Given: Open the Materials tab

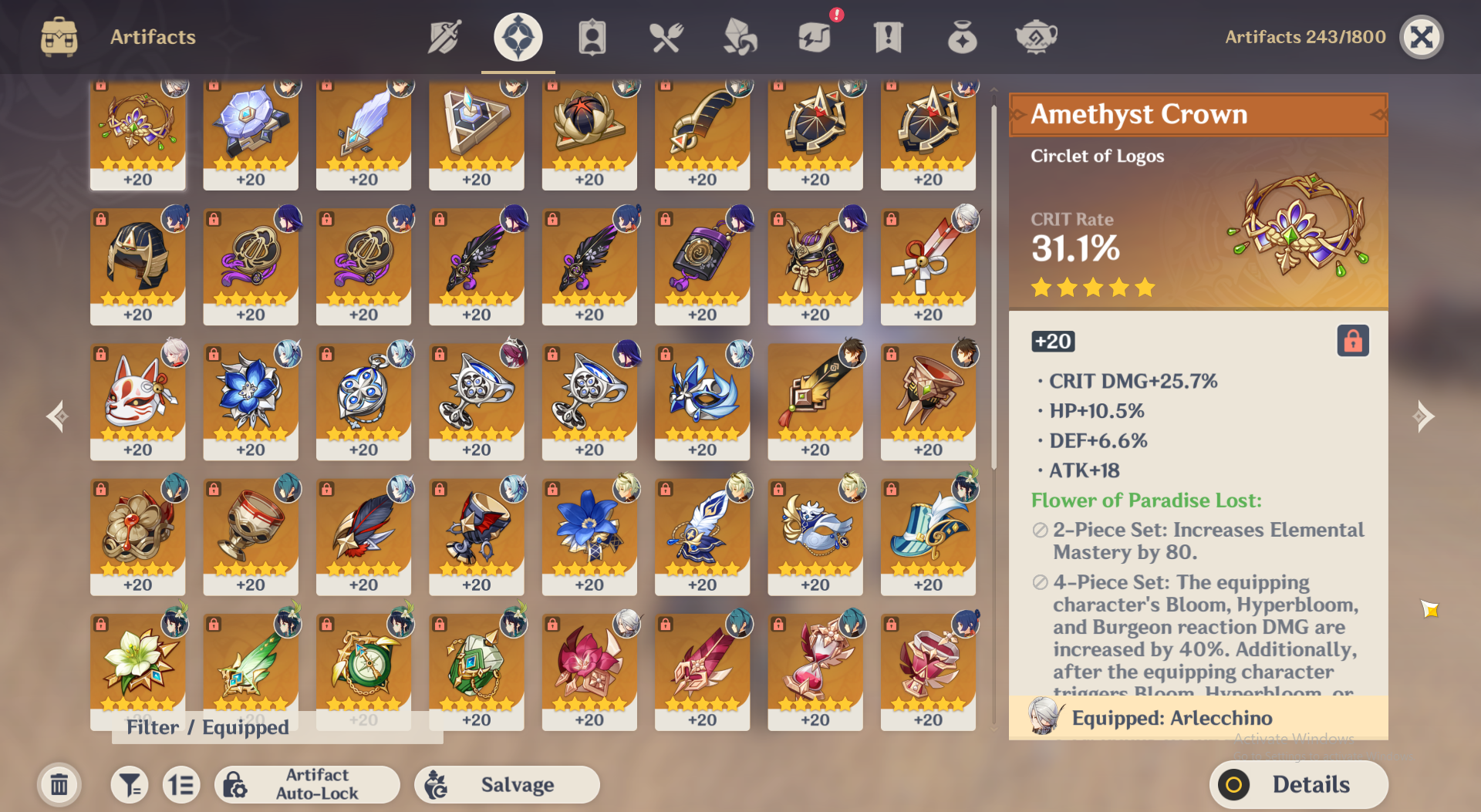Looking at the screenshot, I should [x=739, y=37].
